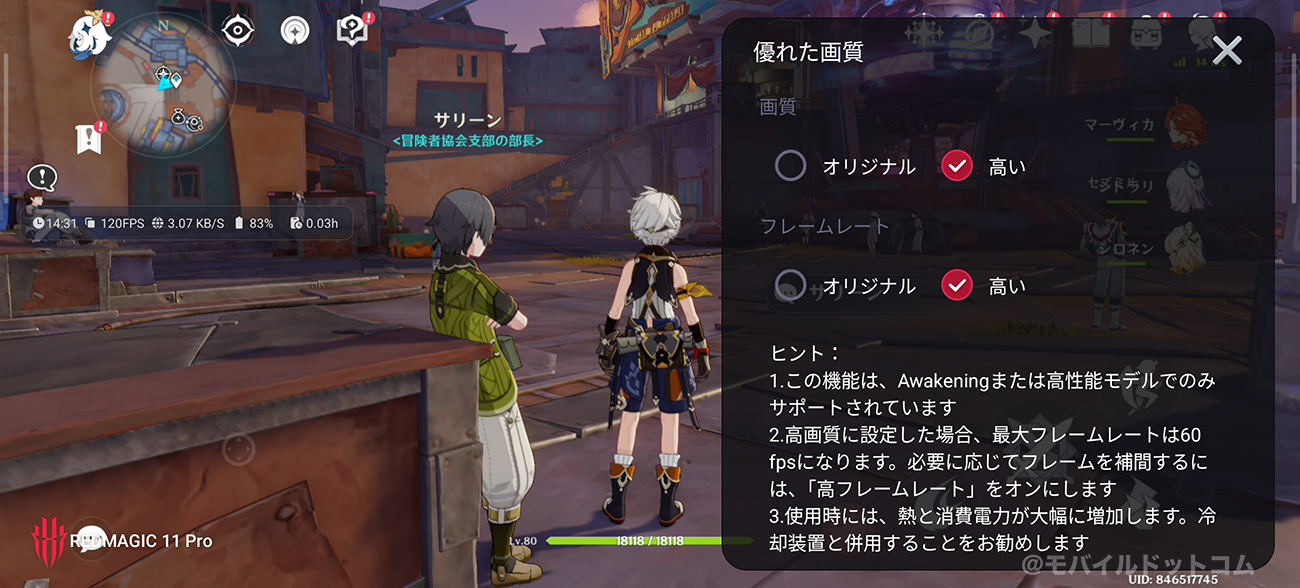
Task: Activate the eye-shaped elemental sight icon
Action: click(x=237, y=31)
